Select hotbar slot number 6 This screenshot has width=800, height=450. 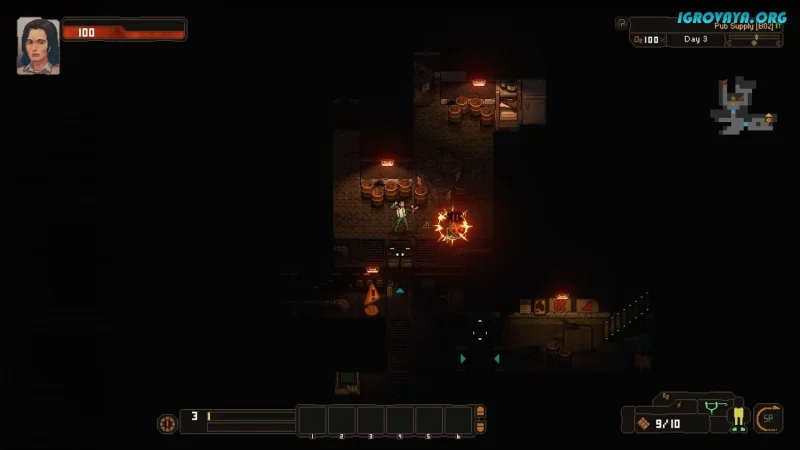458,420
